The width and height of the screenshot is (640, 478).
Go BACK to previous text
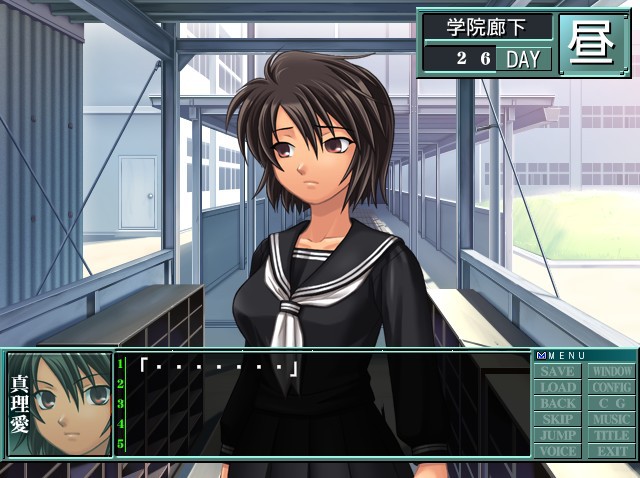tap(558, 403)
